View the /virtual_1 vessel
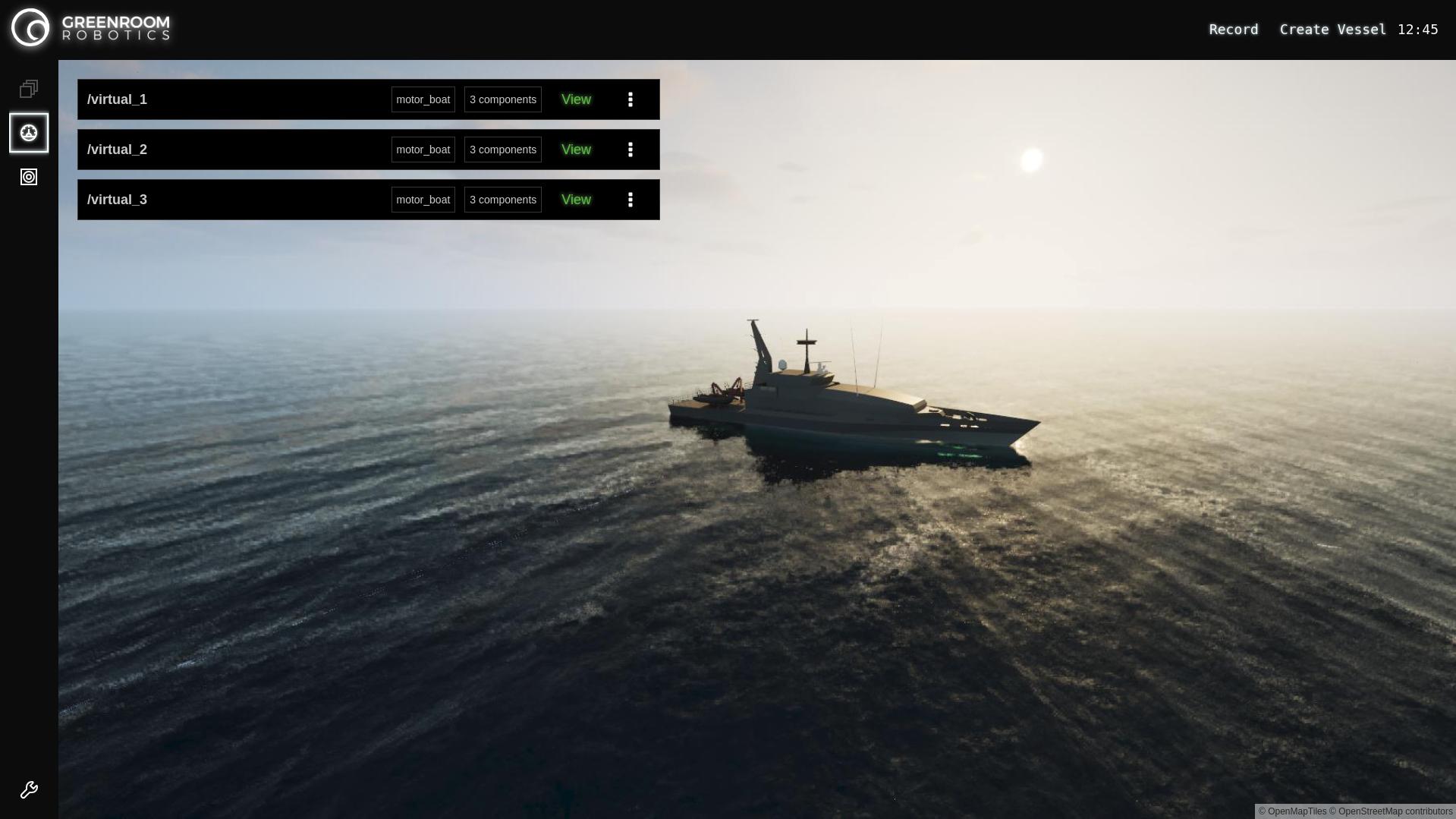The image size is (1456, 819). 576,99
